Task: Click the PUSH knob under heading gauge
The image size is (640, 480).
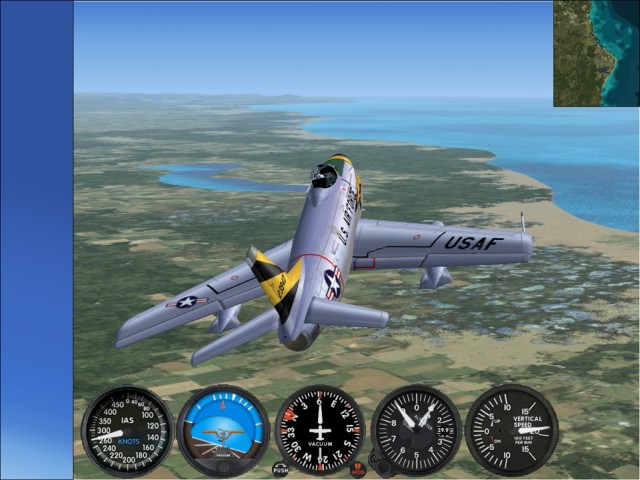Action: pos(280,468)
